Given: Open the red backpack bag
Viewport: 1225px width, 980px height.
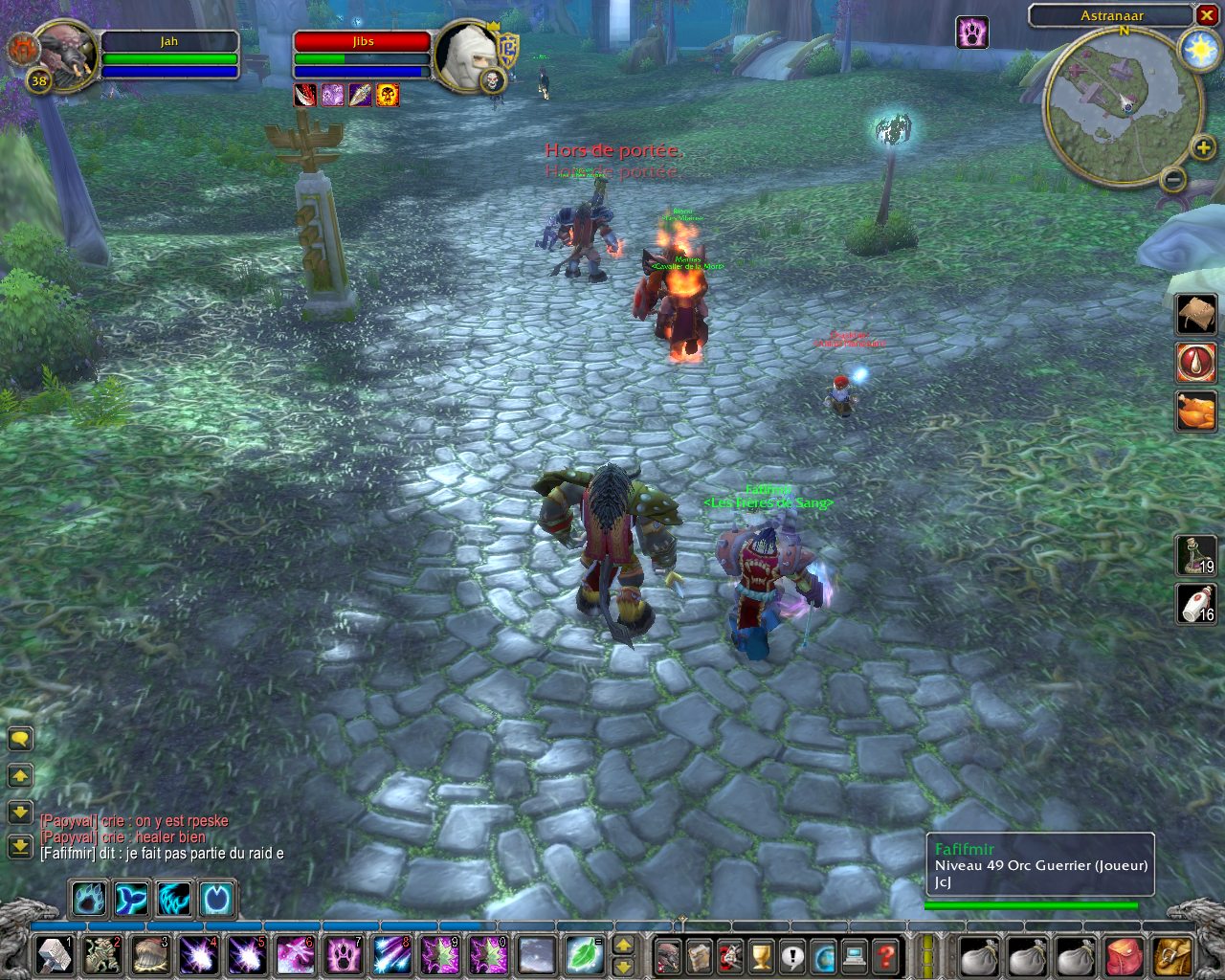Looking at the screenshot, I should pos(1125,956).
